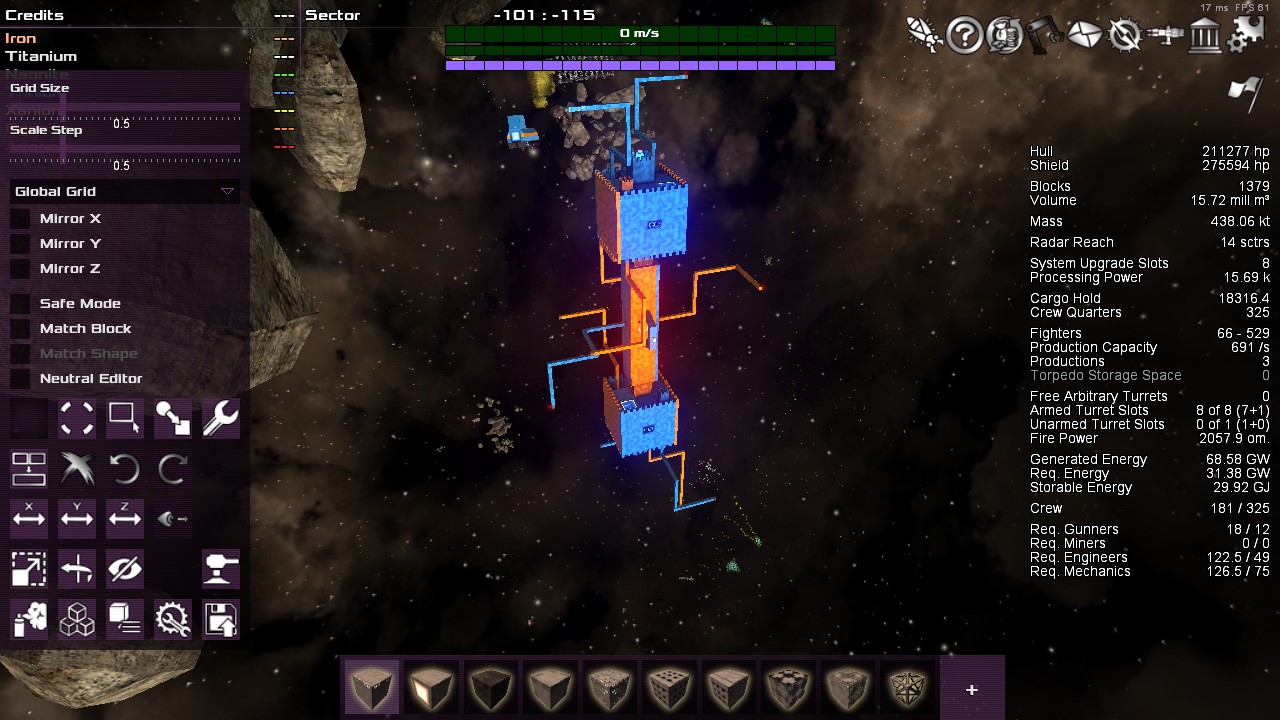1280x720 pixels.
Task: Open the Global Grid dropdown
Action: coord(124,191)
